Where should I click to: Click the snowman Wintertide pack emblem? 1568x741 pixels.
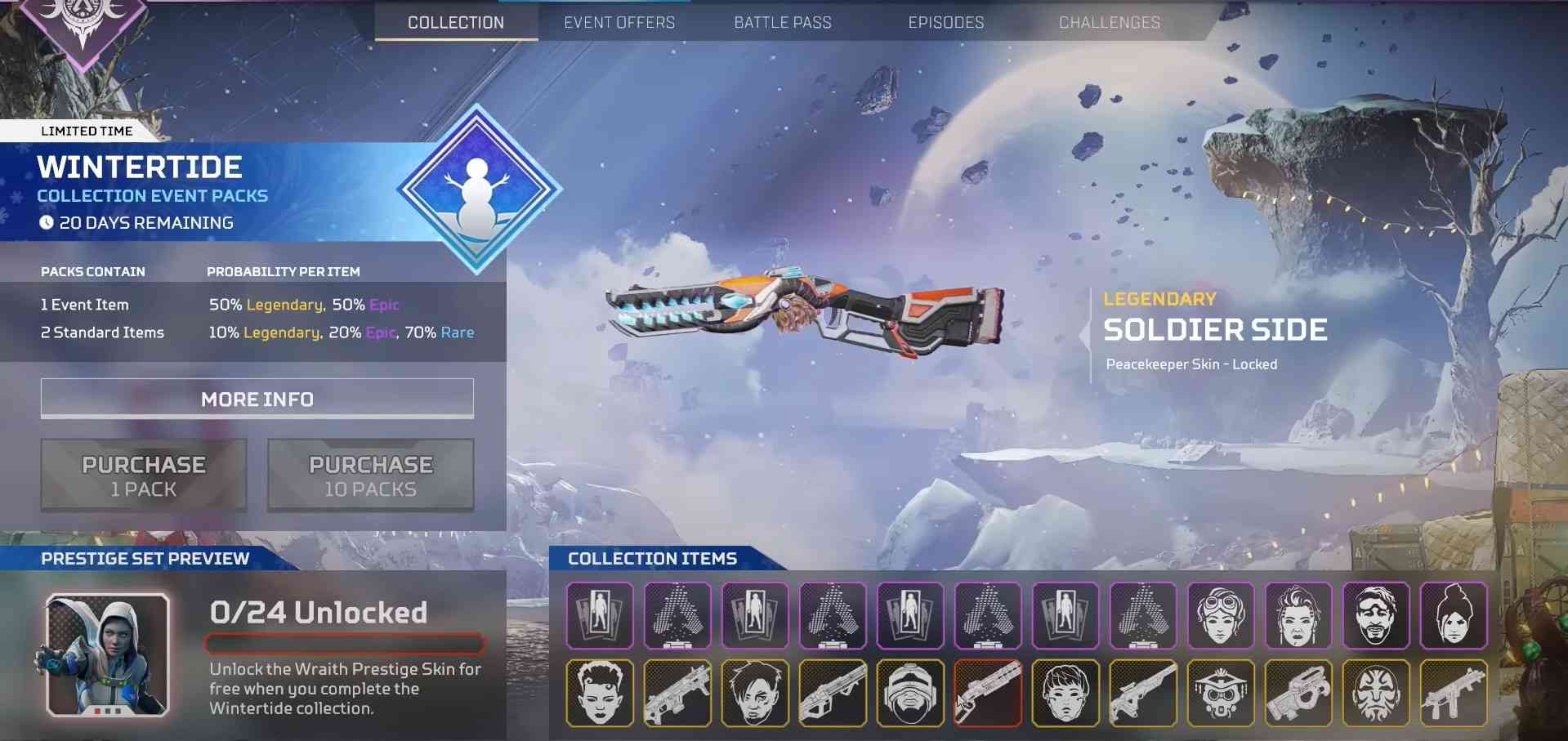(478, 190)
